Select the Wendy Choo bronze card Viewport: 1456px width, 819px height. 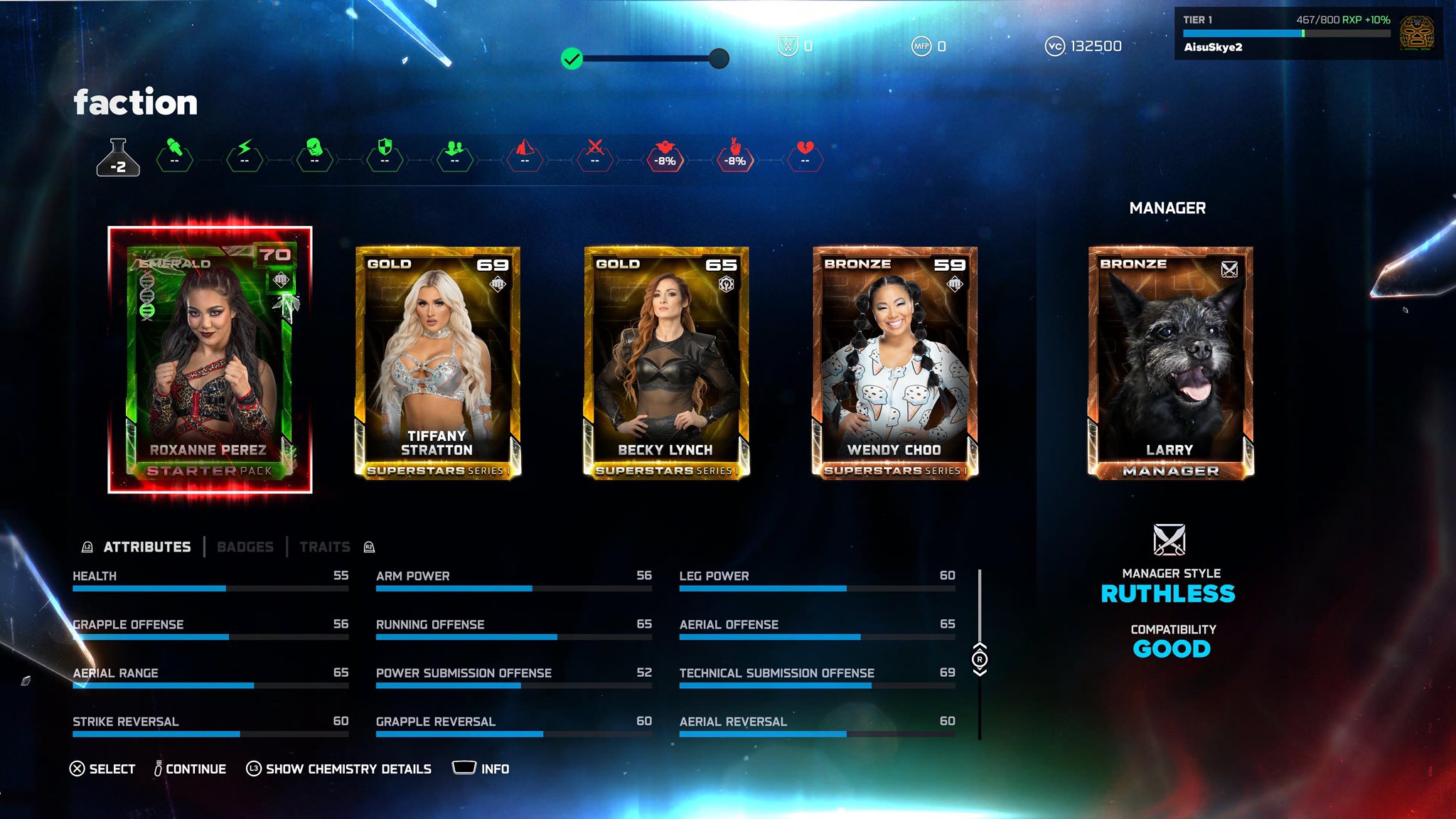click(895, 363)
